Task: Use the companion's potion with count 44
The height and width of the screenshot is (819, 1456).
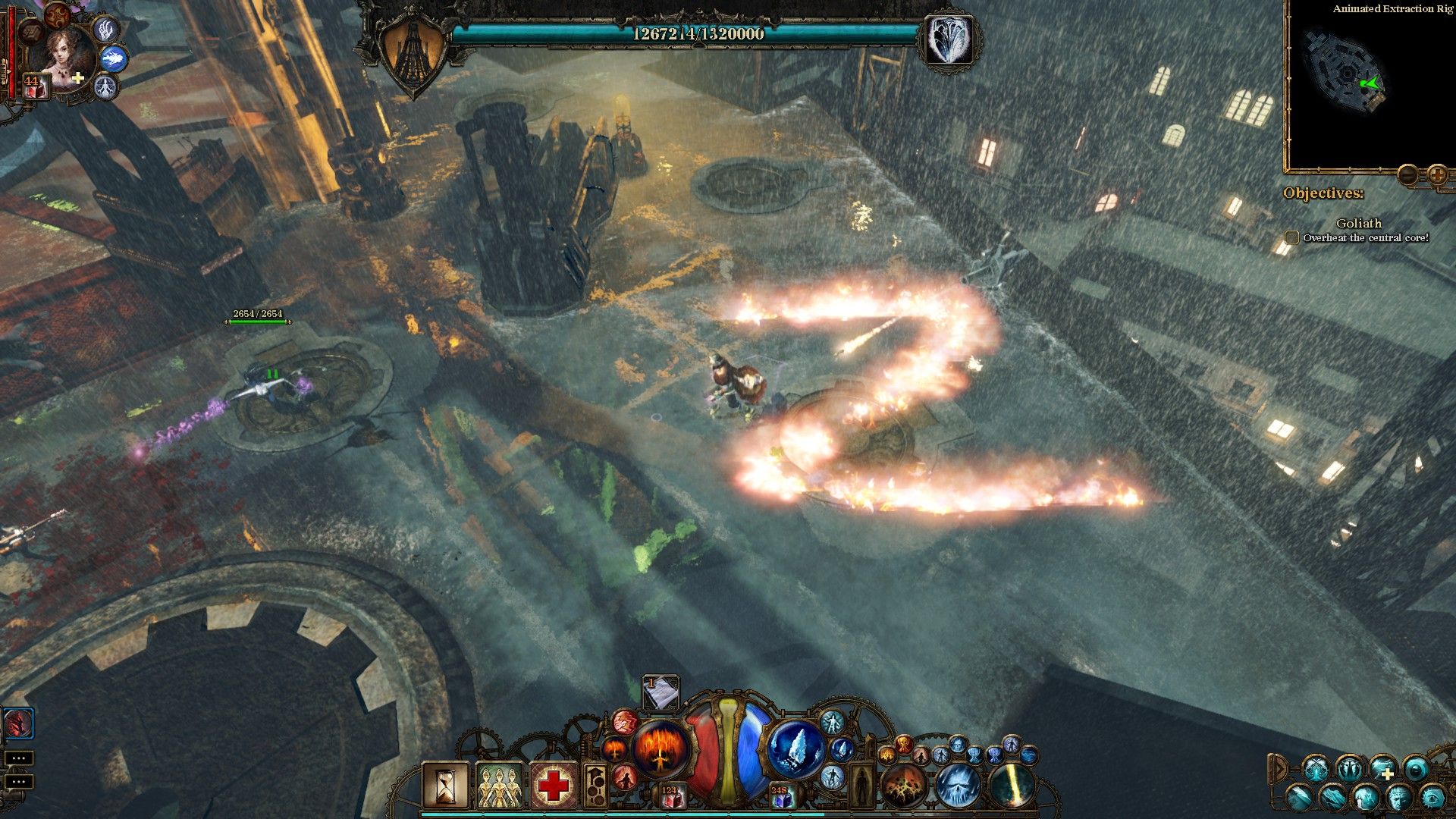Action: tap(35, 86)
